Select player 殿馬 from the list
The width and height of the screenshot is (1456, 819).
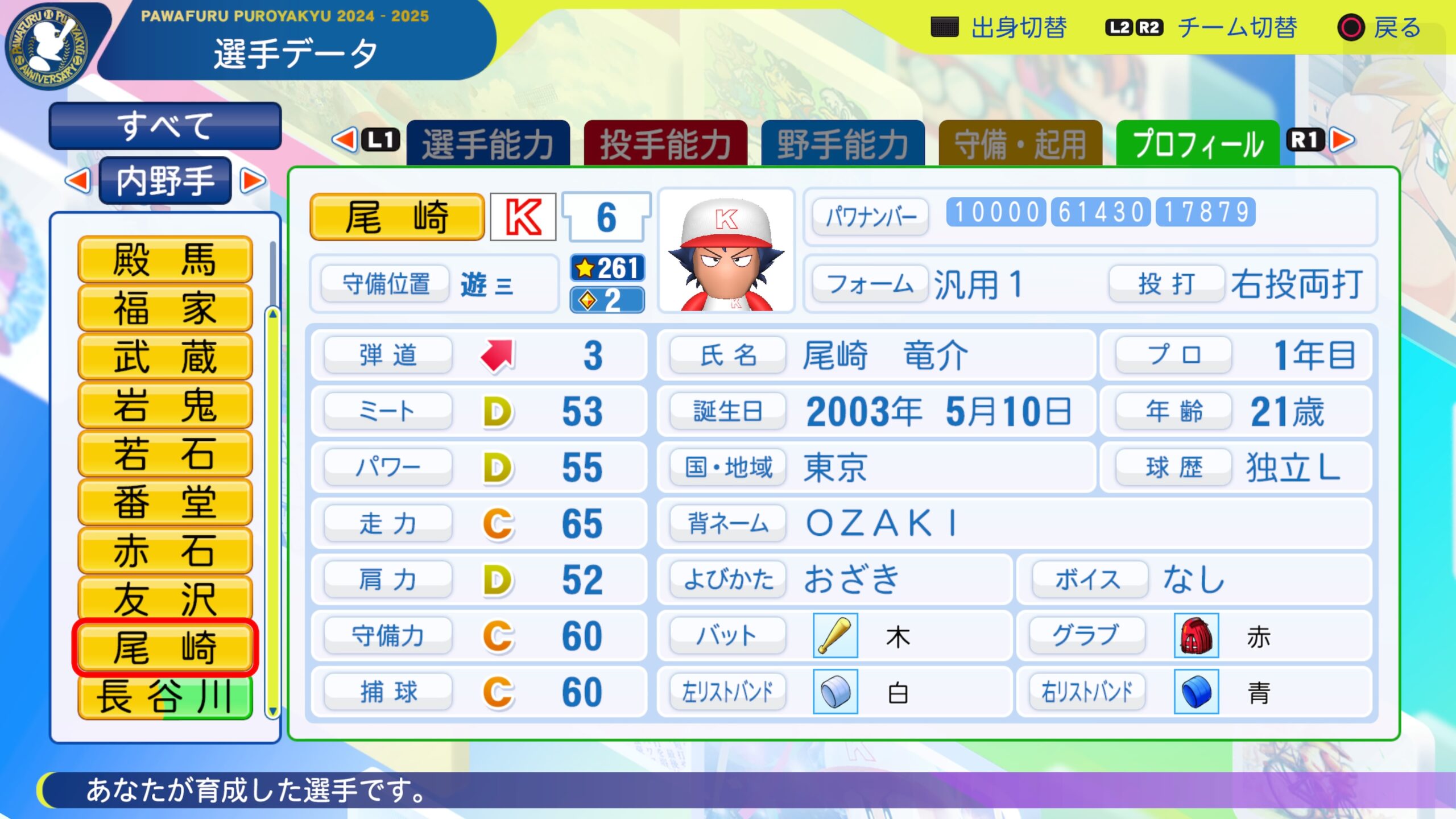(165, 259)
